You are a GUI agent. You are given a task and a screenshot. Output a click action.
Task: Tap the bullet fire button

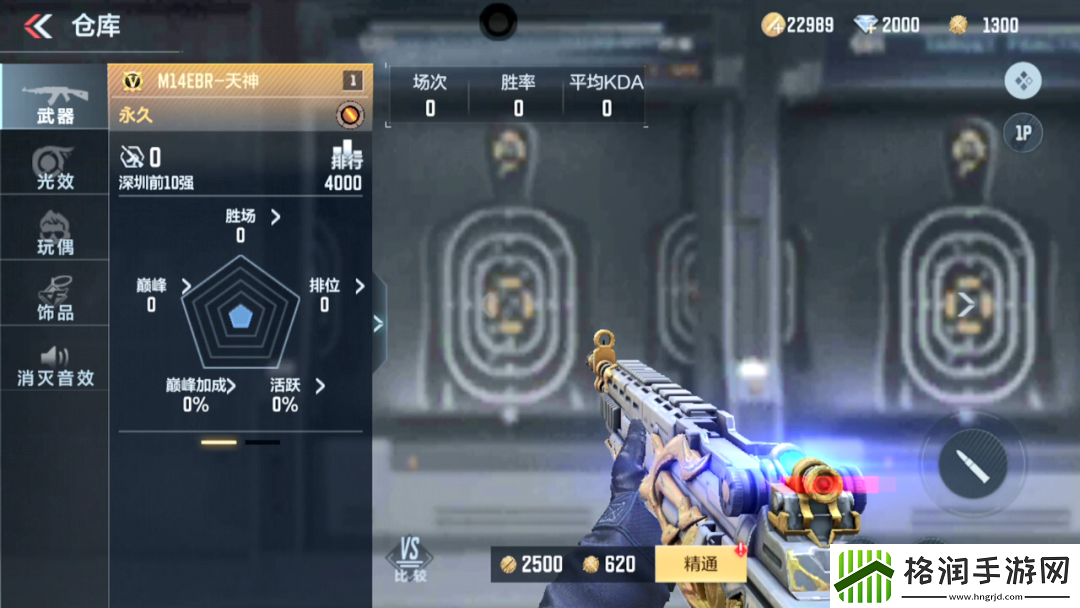pos(972,465)
